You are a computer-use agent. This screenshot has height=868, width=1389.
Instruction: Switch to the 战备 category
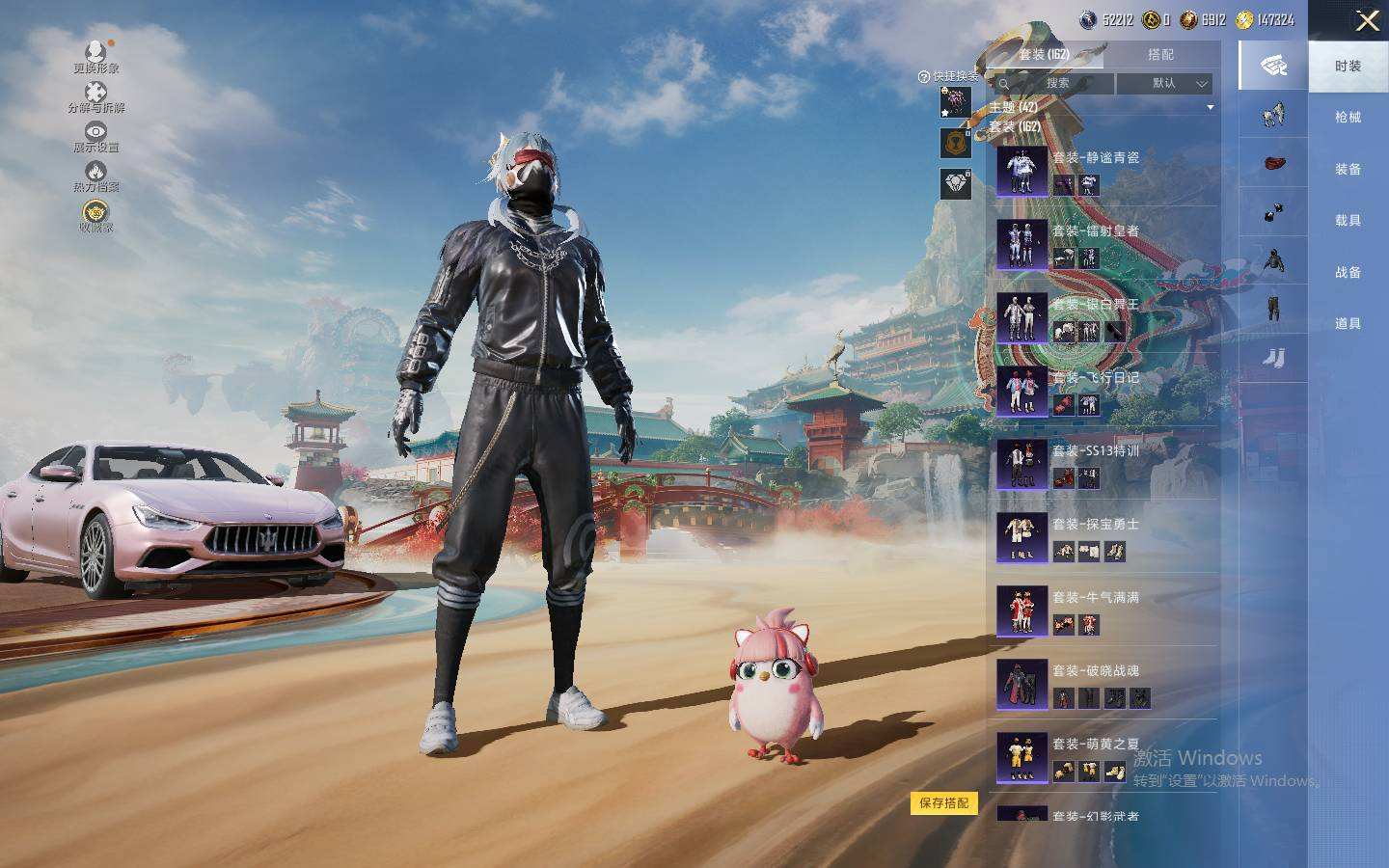pos(1348,272)
